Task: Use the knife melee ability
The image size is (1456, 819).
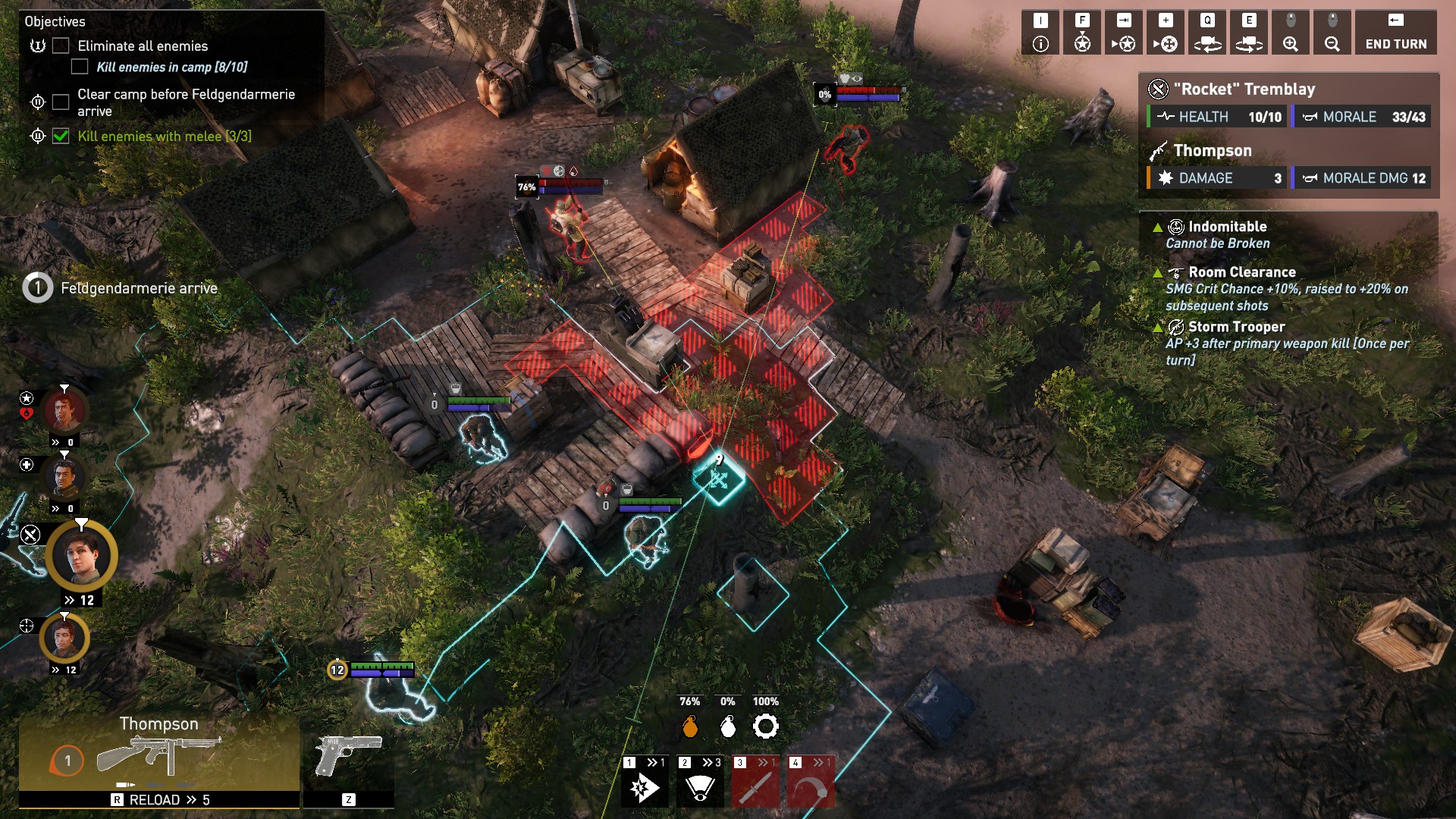Action: point(755,783)
